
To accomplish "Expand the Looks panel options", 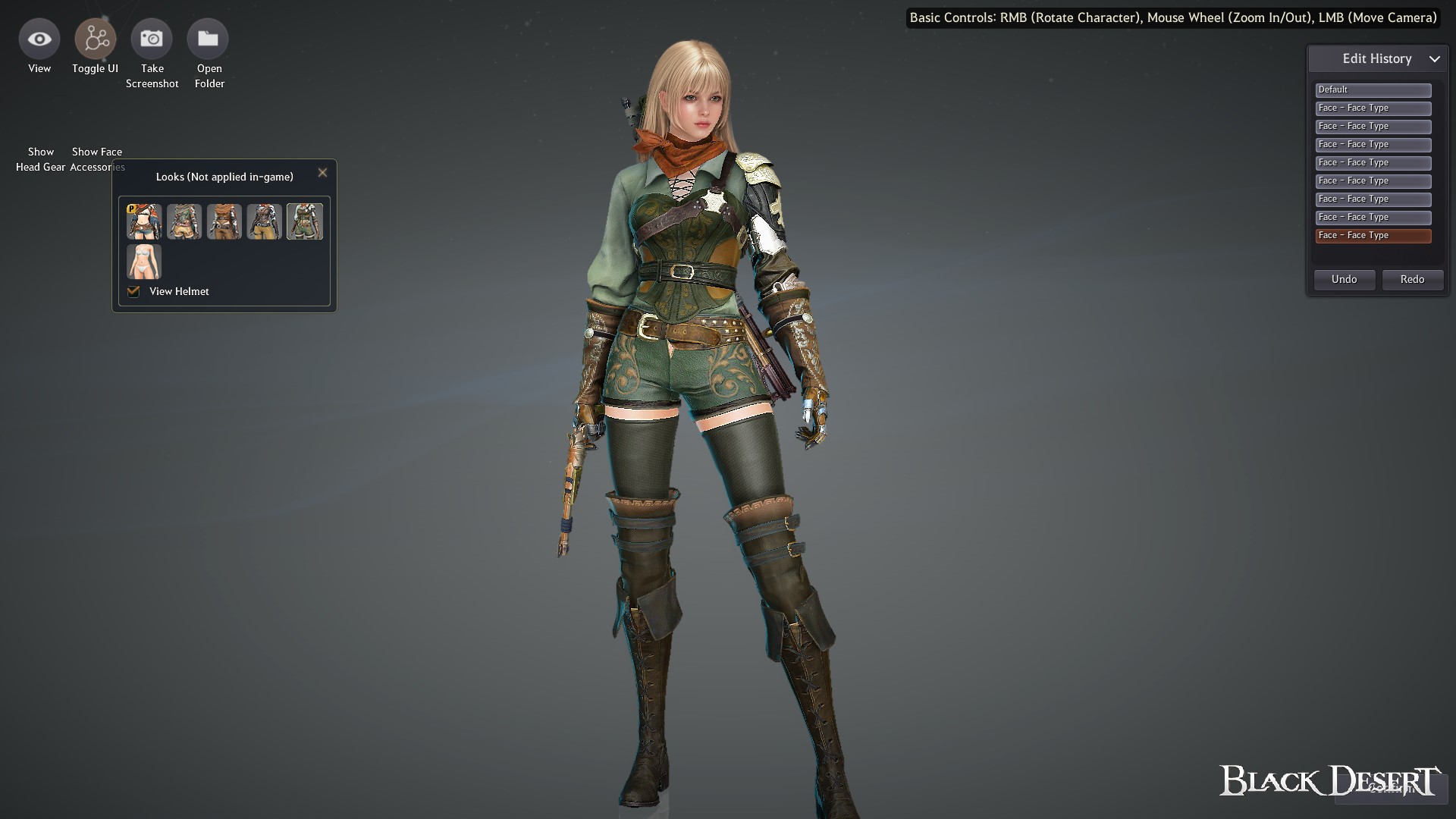I will point(224,176).
